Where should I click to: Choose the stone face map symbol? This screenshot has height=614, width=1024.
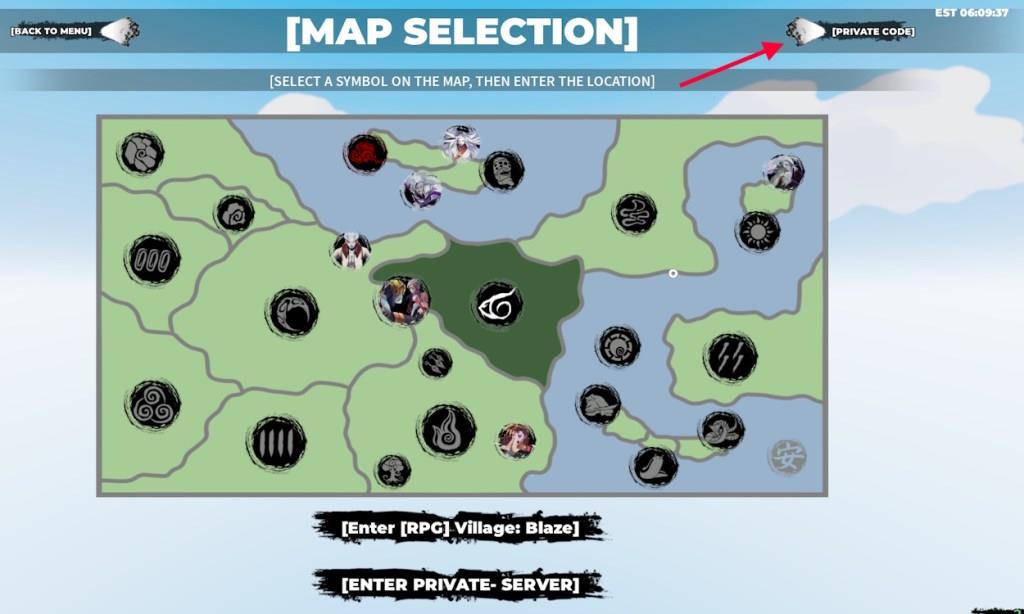tap(502, 171)
